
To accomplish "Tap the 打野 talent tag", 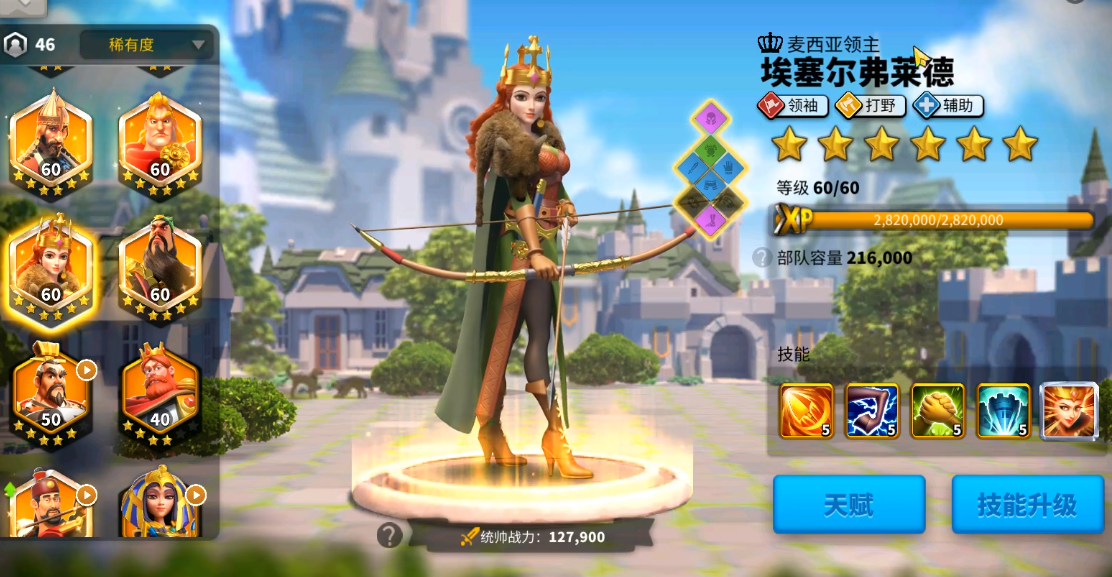I will 869,105.
